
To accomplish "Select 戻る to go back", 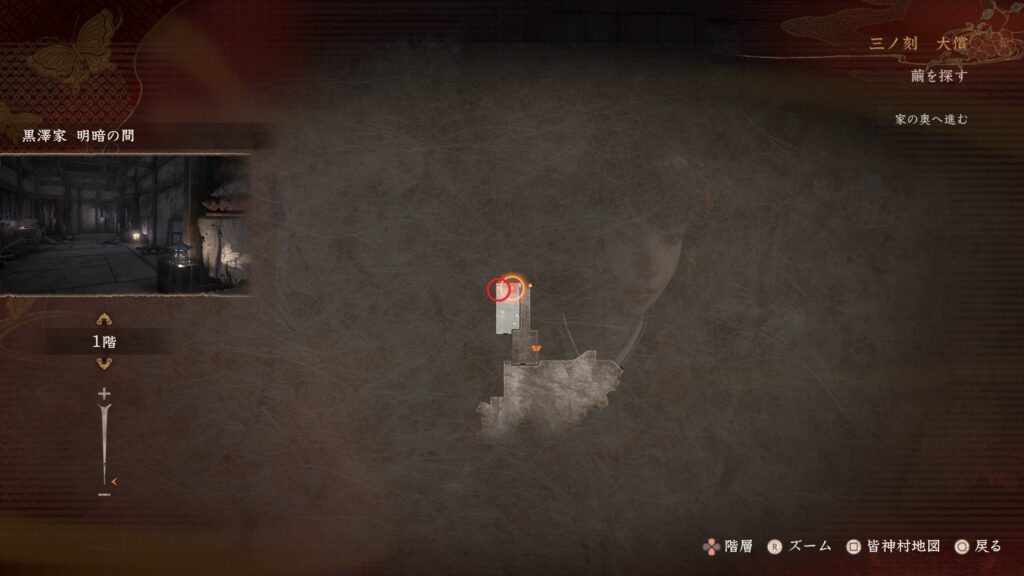I will tap(978, 546).
